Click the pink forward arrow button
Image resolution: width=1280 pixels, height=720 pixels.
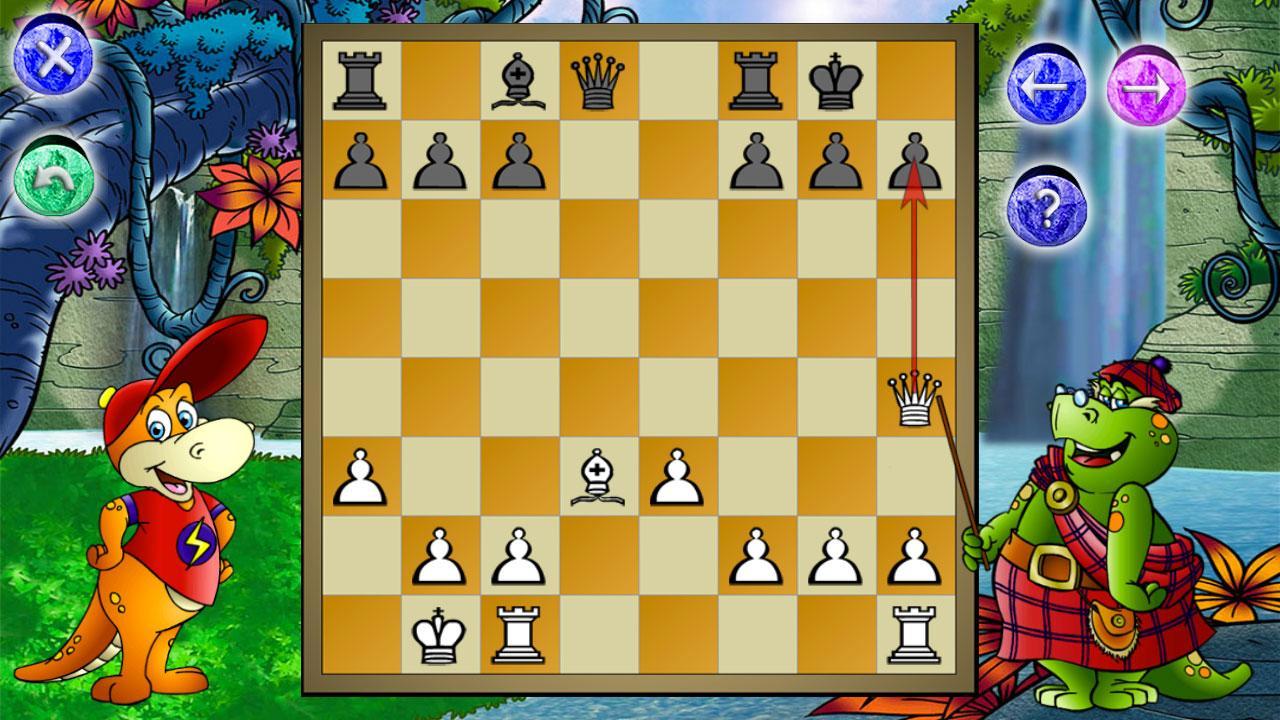click(x=1146, y=86)
